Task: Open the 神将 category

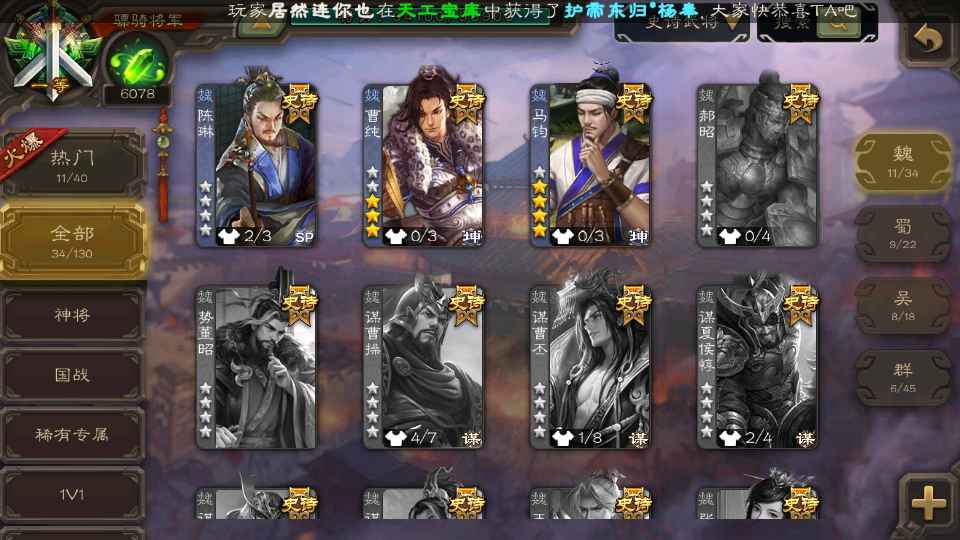Action: [72, 315]
